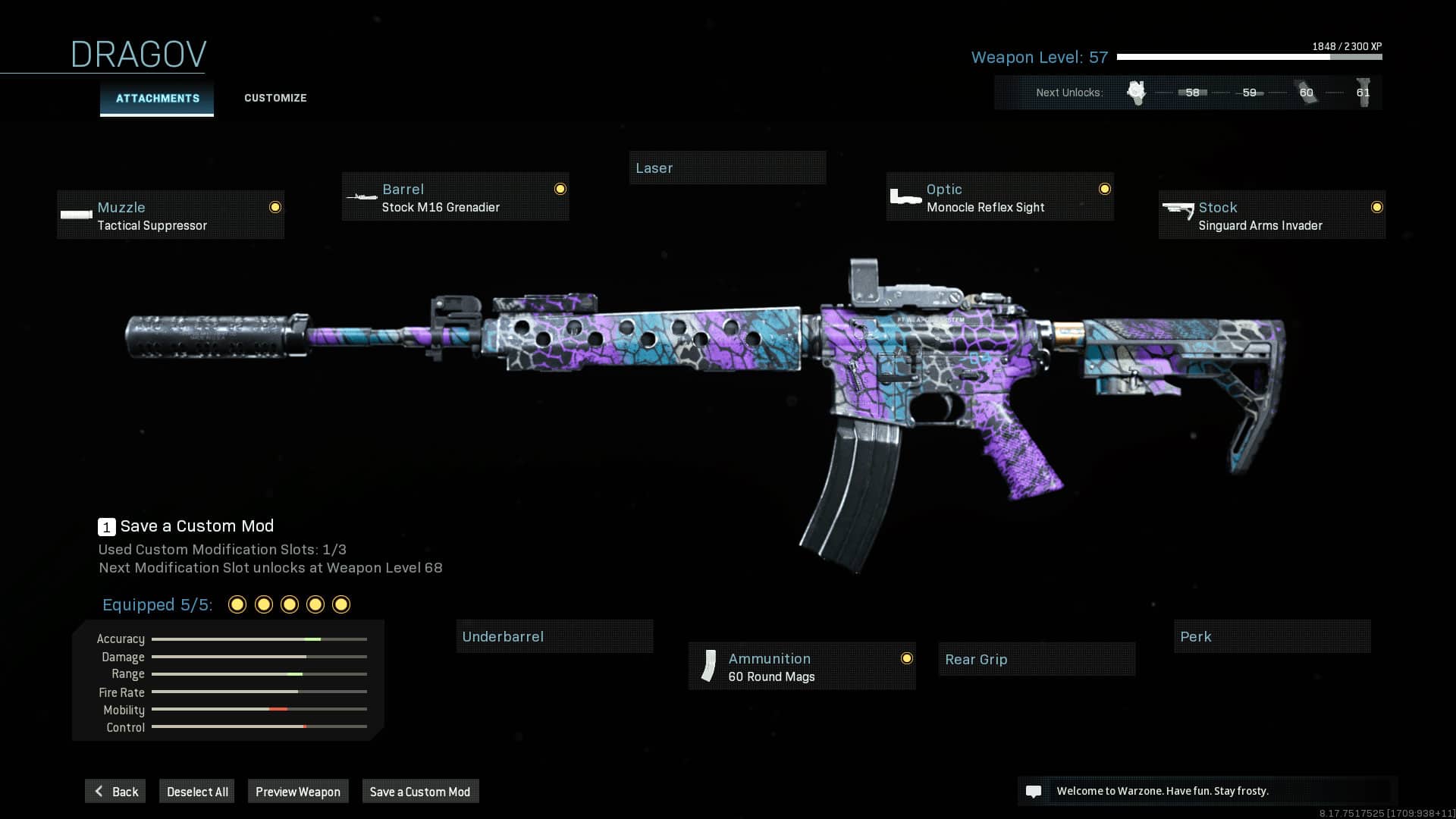1456x819 pixels.
Task: Open the Underbarrel attachment slot
Action: 554,636
